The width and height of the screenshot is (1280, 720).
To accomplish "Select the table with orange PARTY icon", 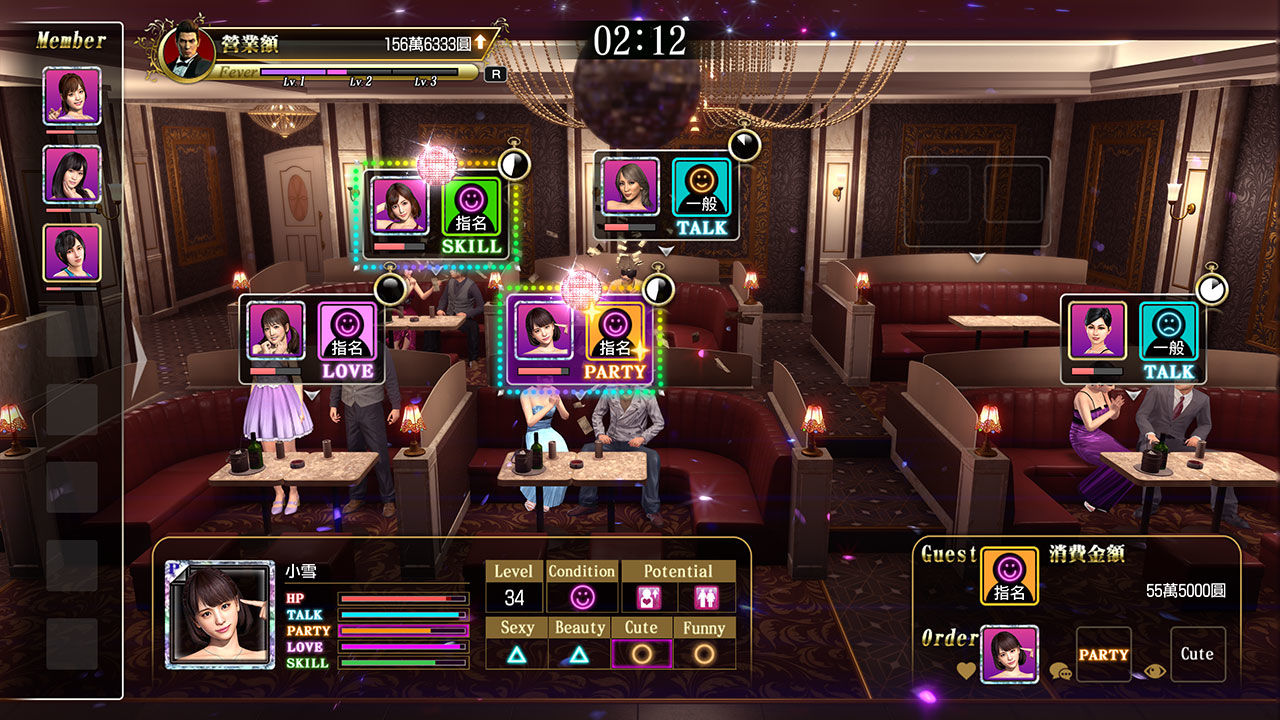I will pyautogui.click(x=615, y=341).
